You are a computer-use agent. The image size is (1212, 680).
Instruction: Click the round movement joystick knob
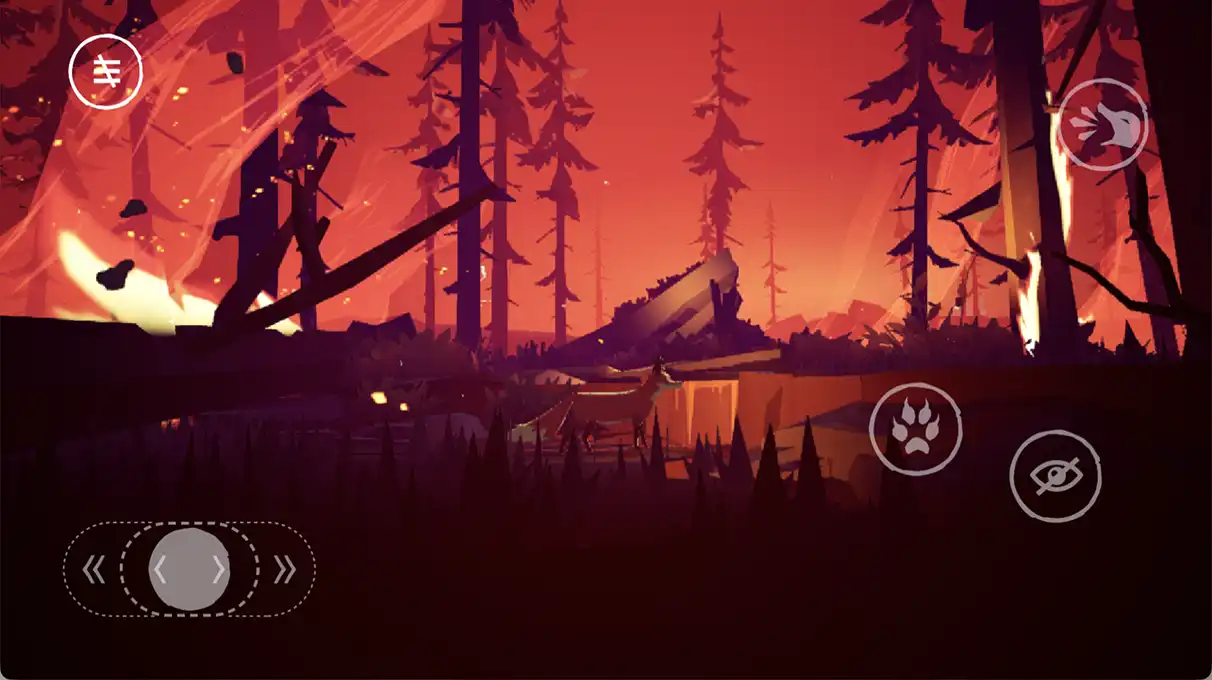[x=190, y=570]
